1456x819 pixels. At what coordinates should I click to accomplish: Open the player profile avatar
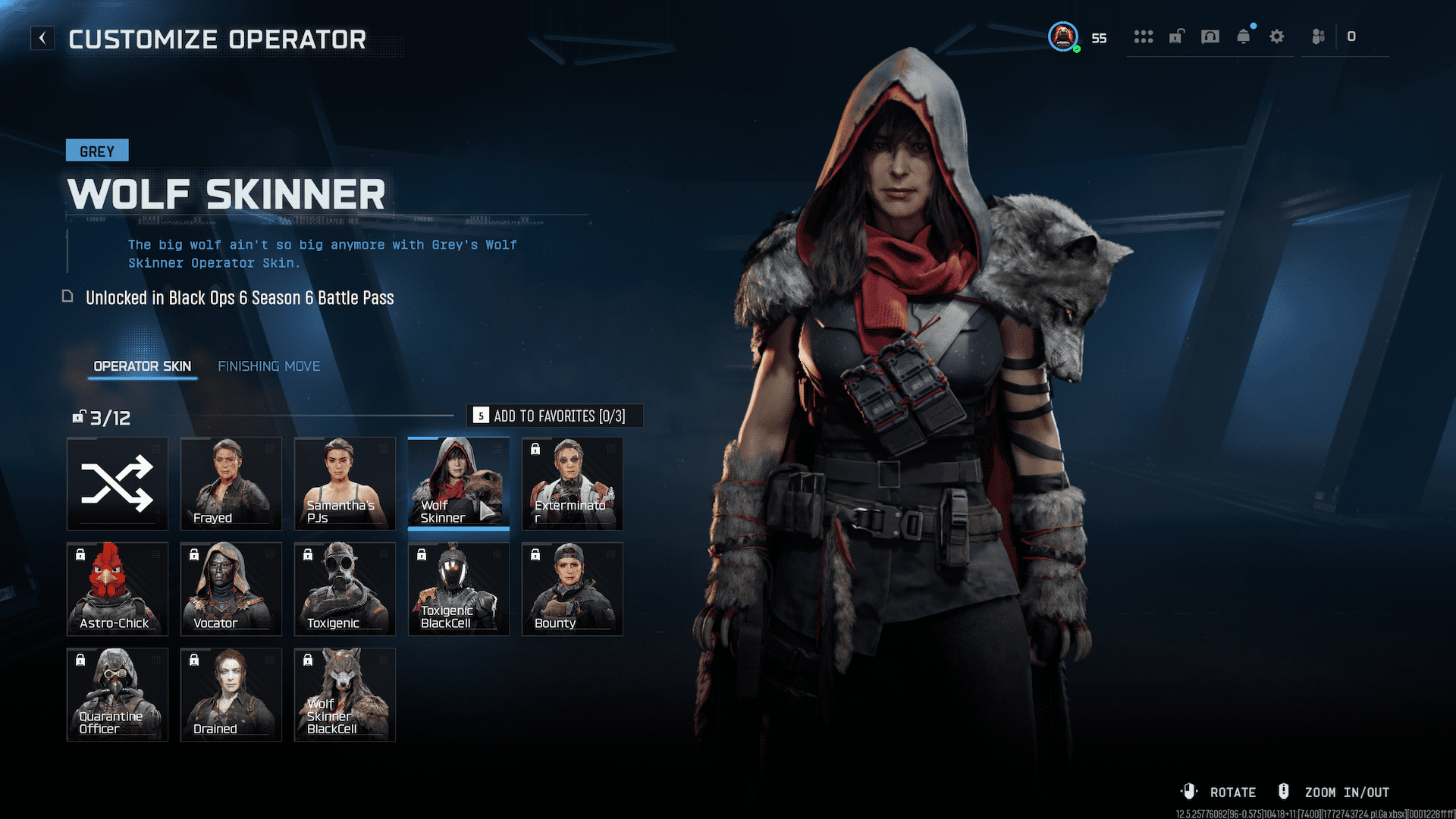tap(1063, 36)
